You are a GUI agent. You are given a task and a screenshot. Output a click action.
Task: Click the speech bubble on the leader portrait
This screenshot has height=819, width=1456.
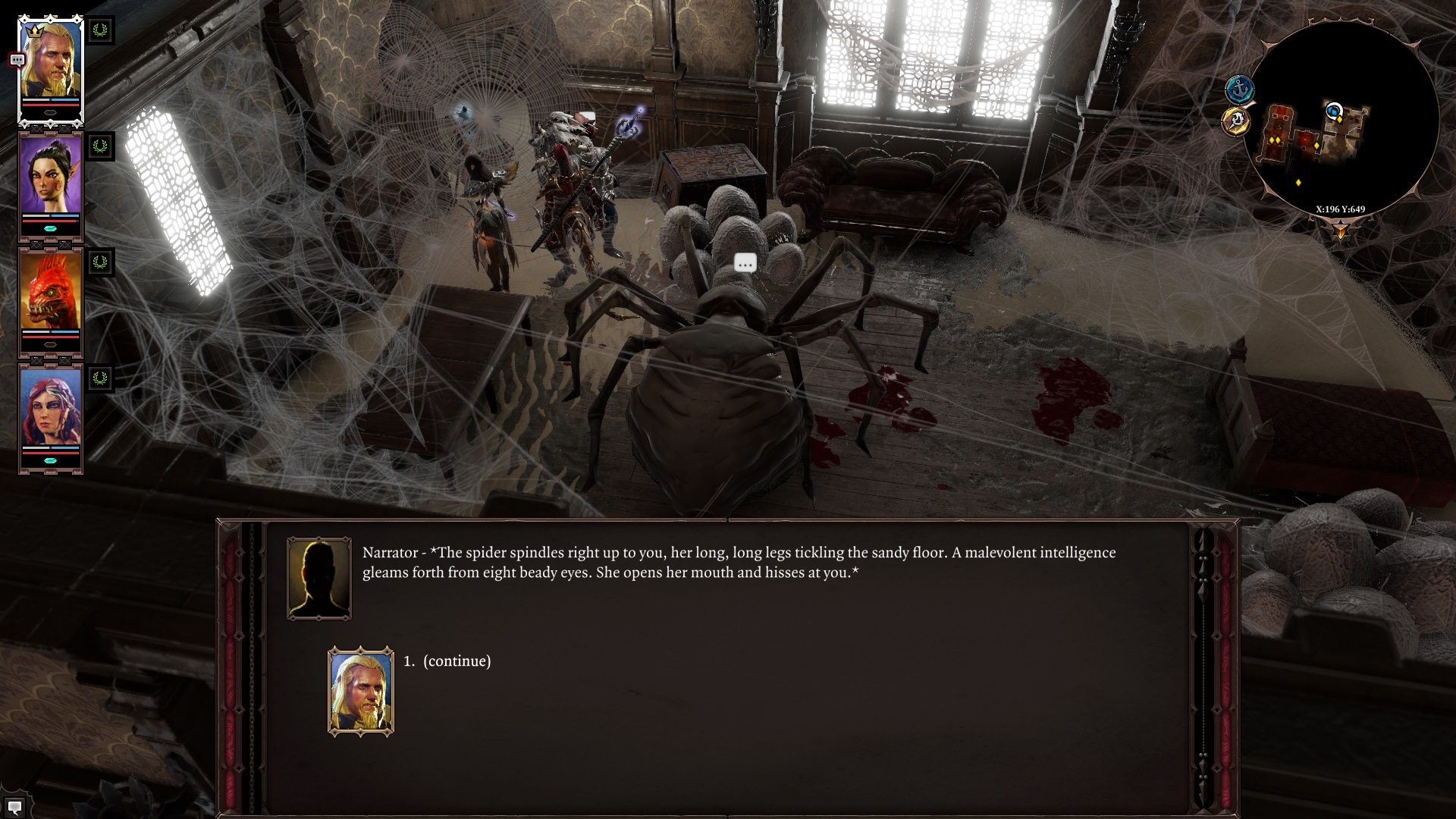[17, 60]
